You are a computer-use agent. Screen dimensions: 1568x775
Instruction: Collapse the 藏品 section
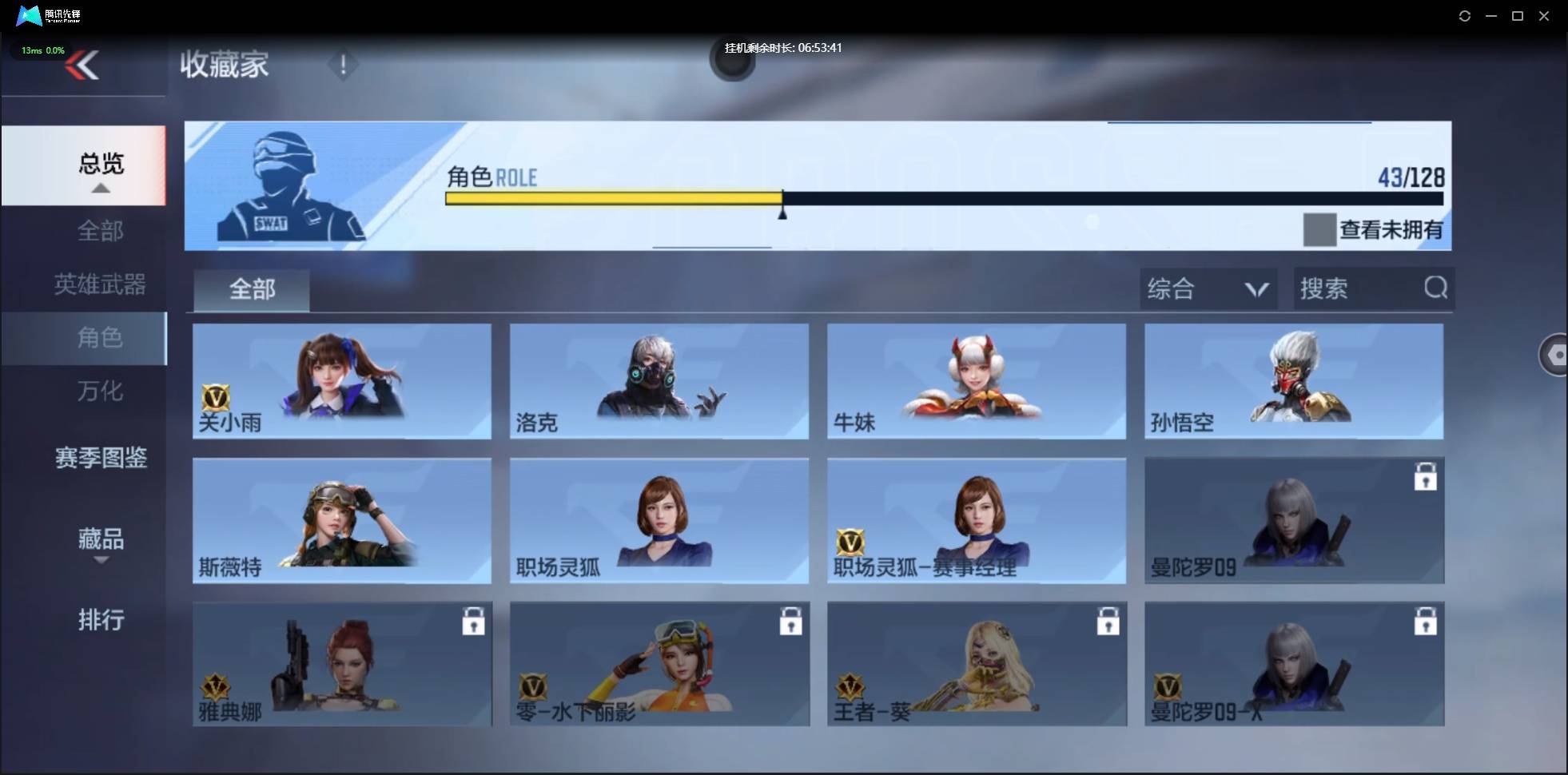coord(101,561)
